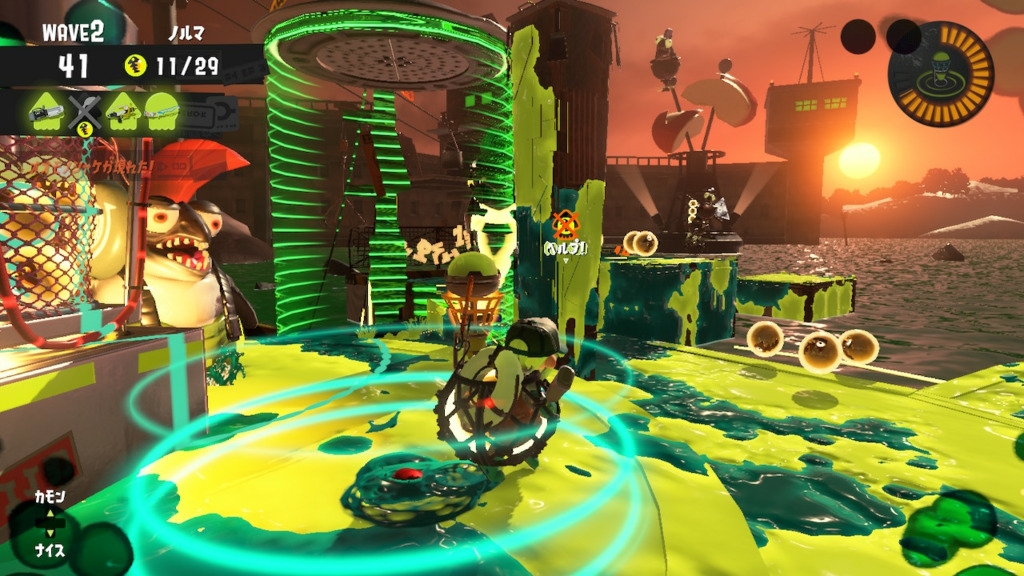Click the orange help marker over downed teammate
The width and height of the screenshot is (1024, 576).
565,224
